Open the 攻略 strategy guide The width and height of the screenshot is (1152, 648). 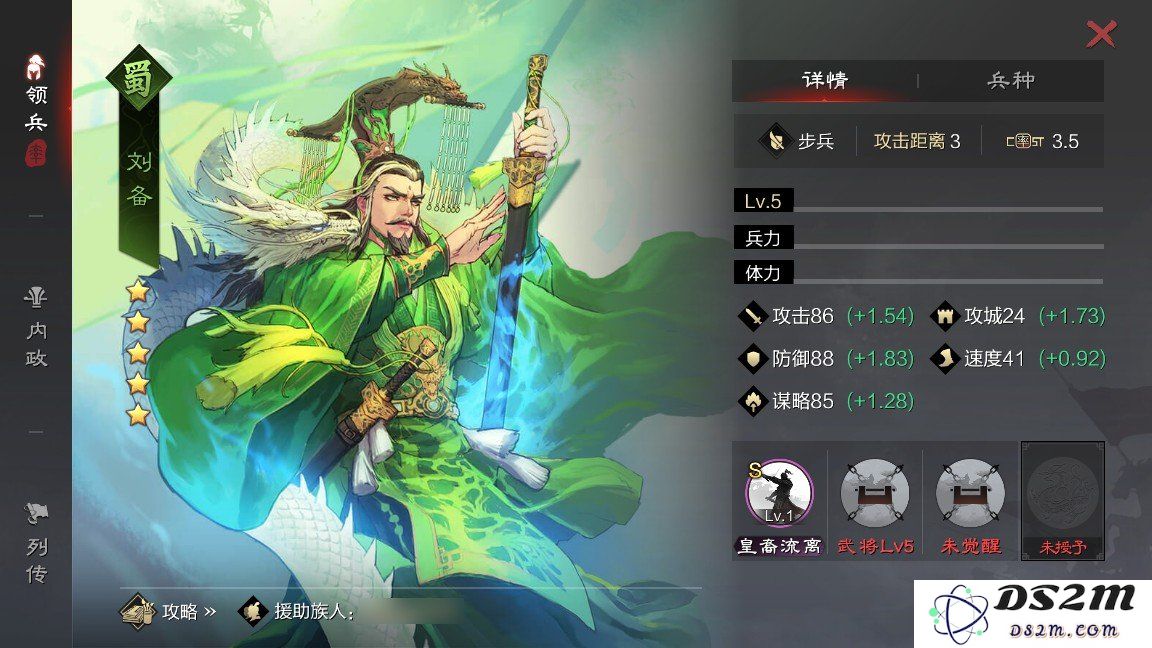(x=167, y=611)
